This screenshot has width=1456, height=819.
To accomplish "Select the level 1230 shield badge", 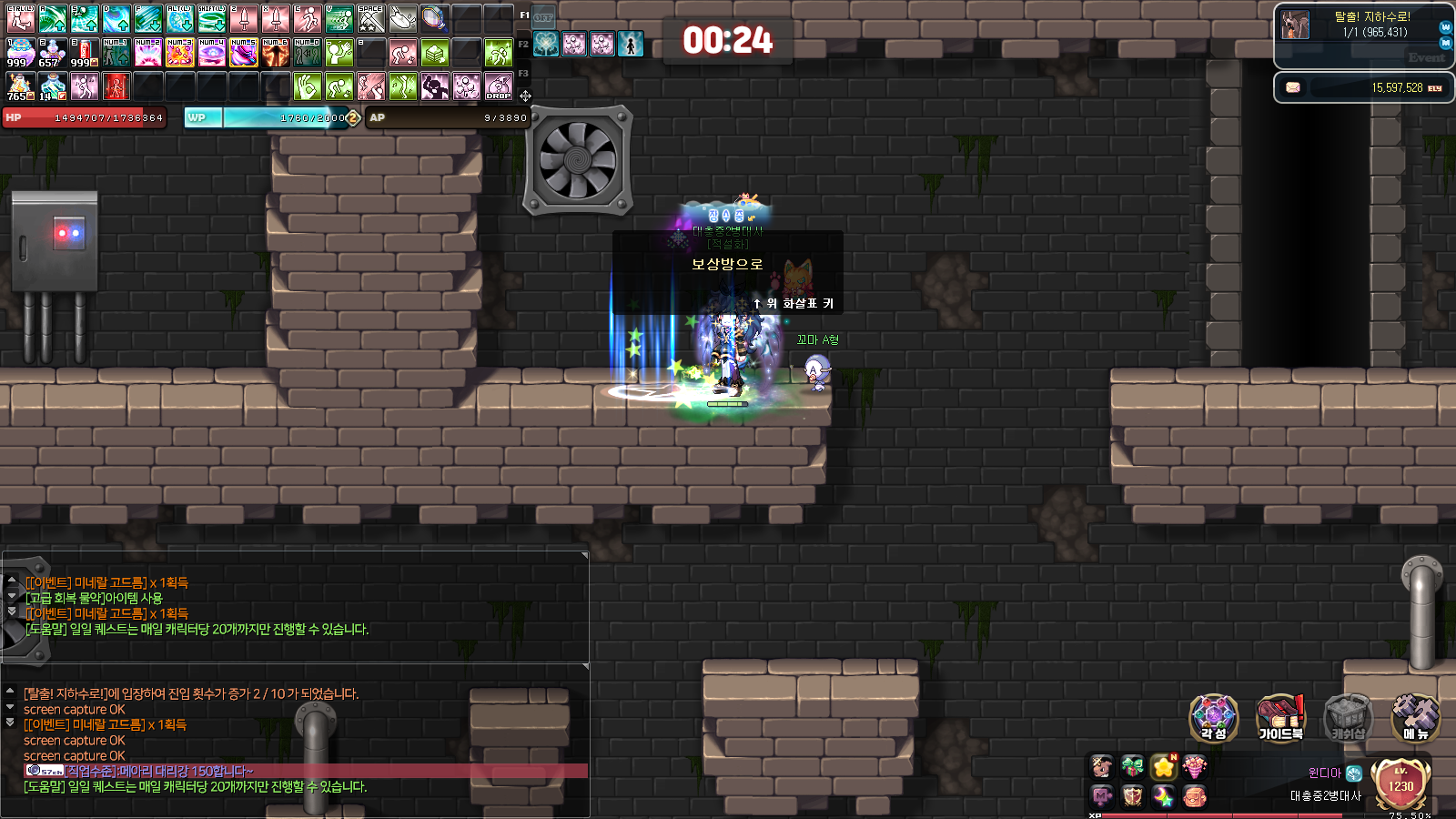I will [x=1400, y=784].
